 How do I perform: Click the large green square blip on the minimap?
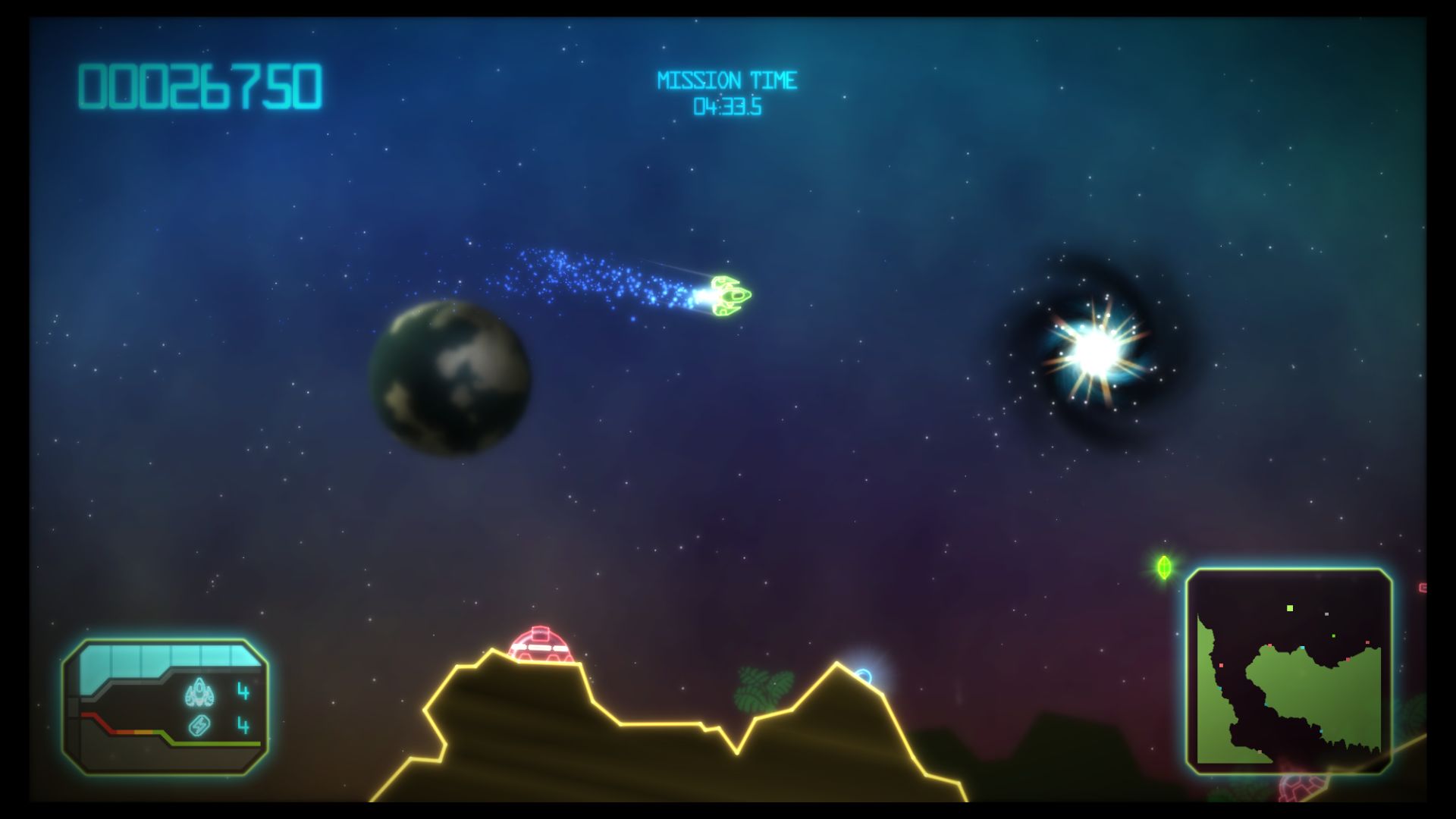click(1290, 609)
